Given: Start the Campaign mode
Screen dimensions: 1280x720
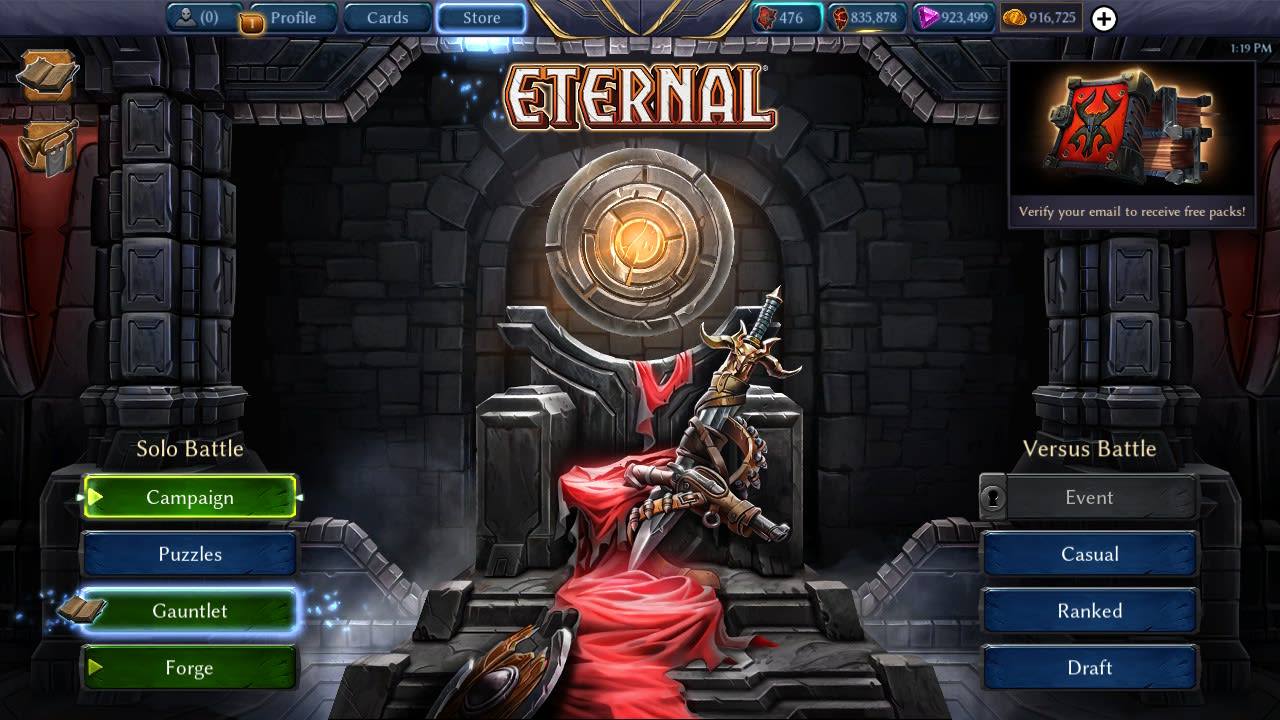Looking at the screenshot, I should coord(190,497).
